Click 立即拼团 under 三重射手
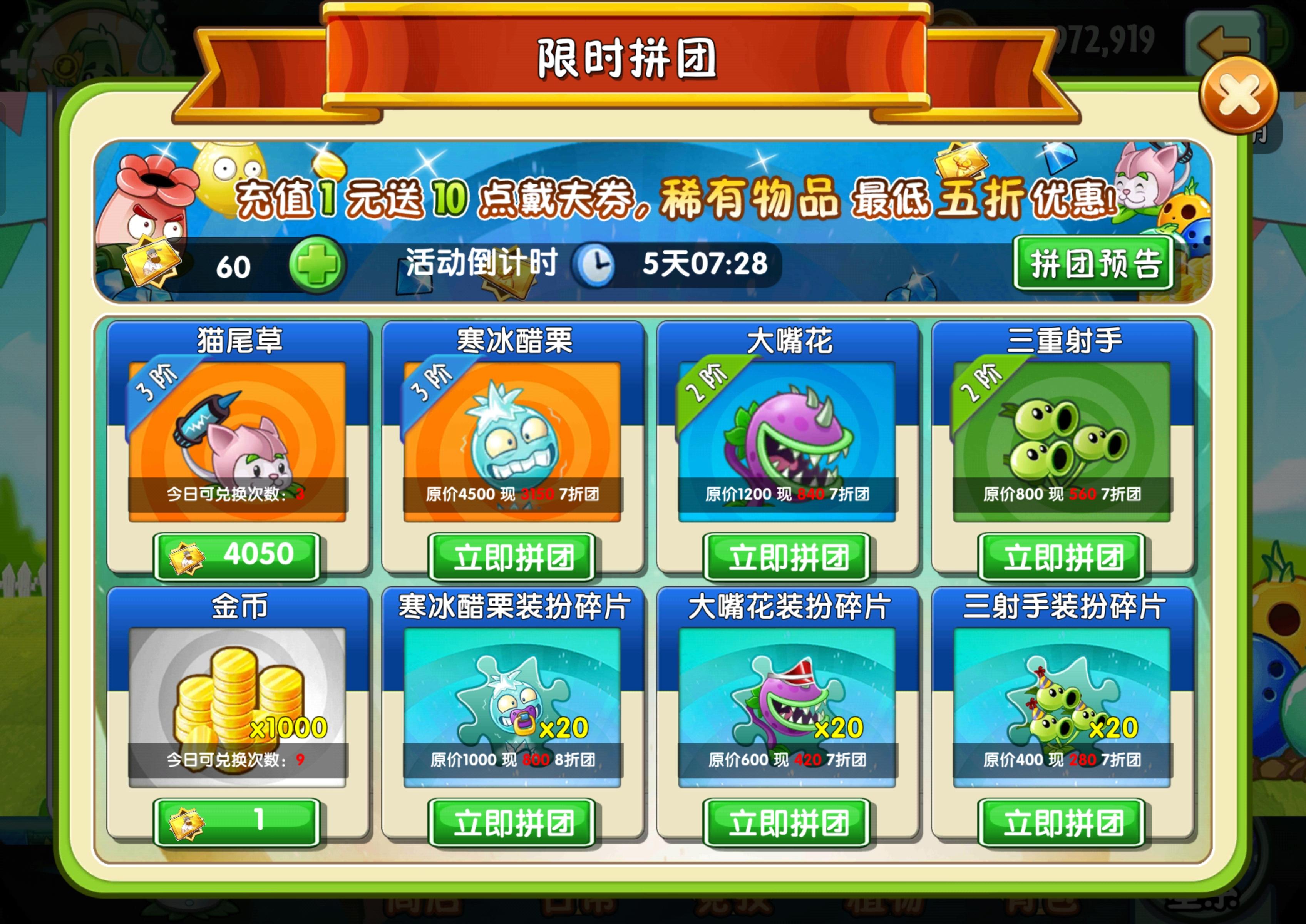 click(x=1060, y=556)
